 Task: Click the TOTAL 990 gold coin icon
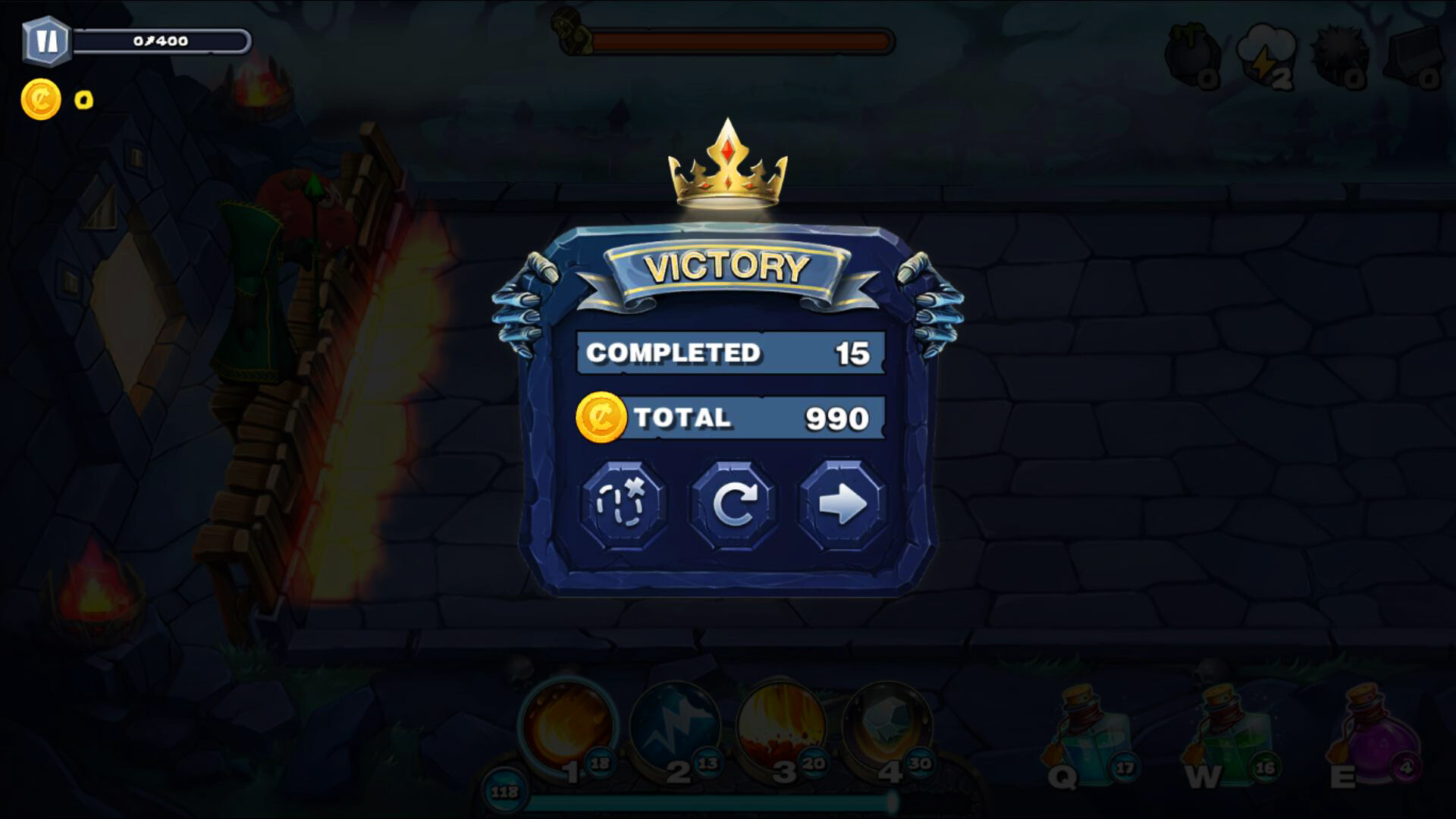click(x=601, y=416)
